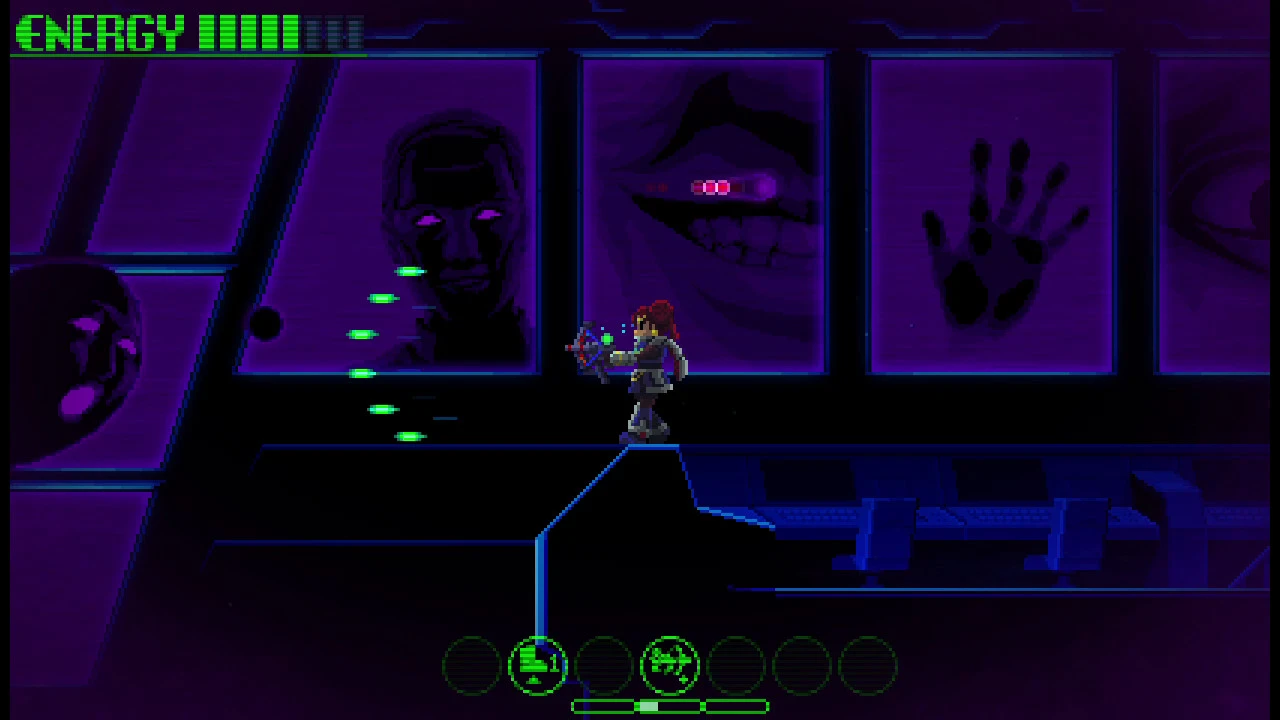Image resolution: width=1280 pixels, height=720 pixels.
Task: Click the middle filled segment of the bottom bar
Action: 650,706
